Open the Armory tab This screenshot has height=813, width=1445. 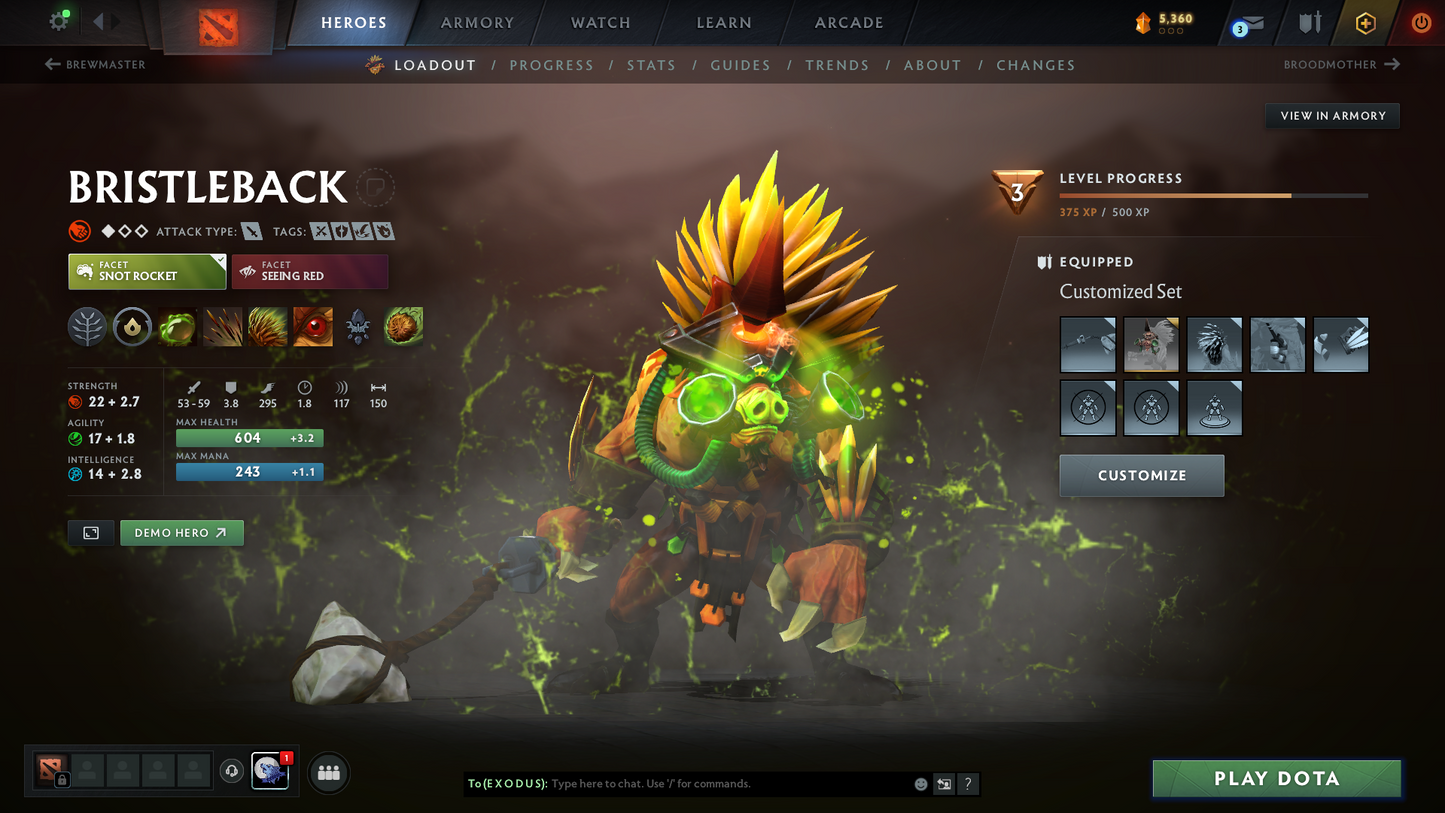click(x=477, y=23)
